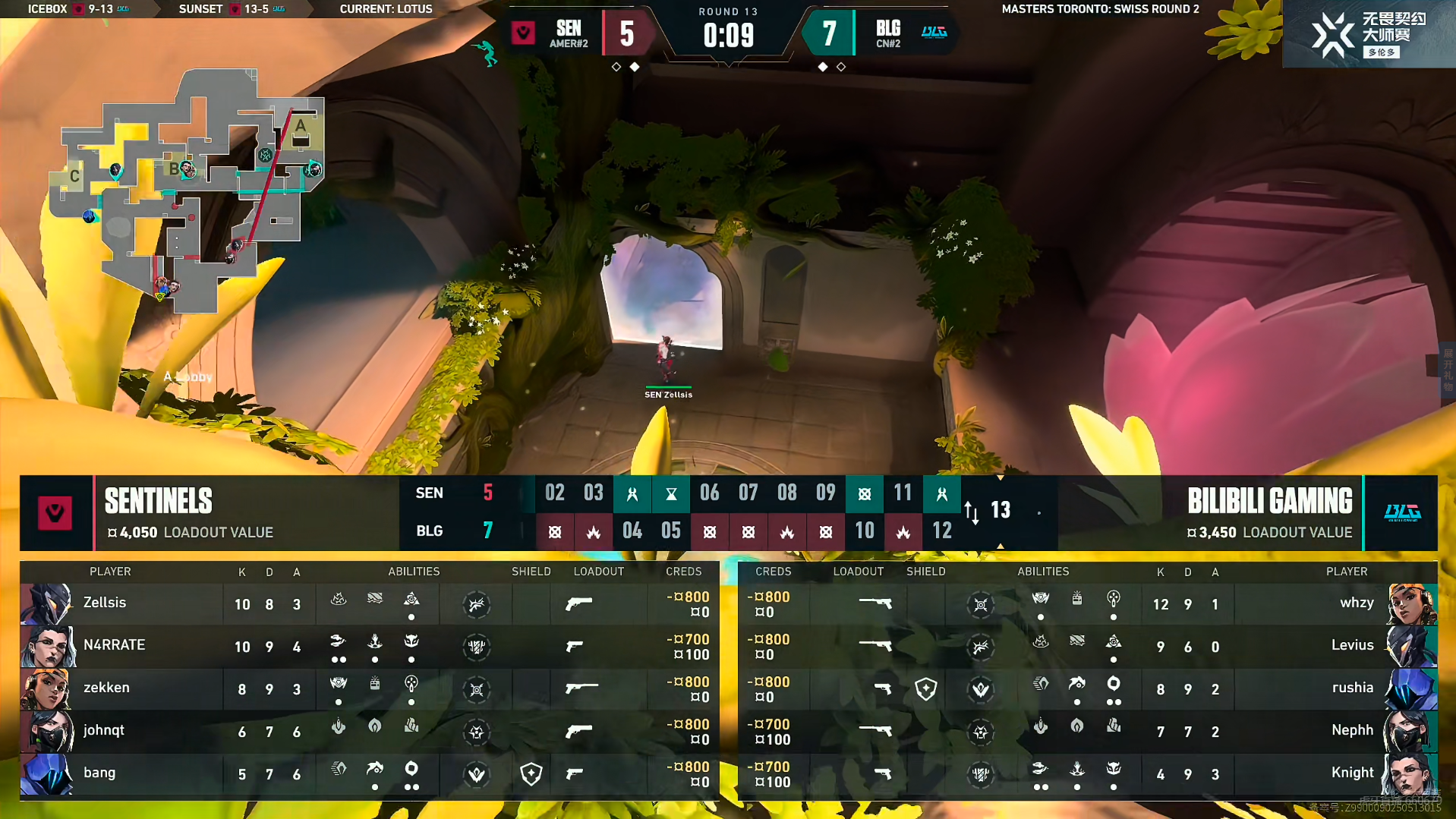
Task: Choose Levius's agent portrait
Action: click(1410, 647)
